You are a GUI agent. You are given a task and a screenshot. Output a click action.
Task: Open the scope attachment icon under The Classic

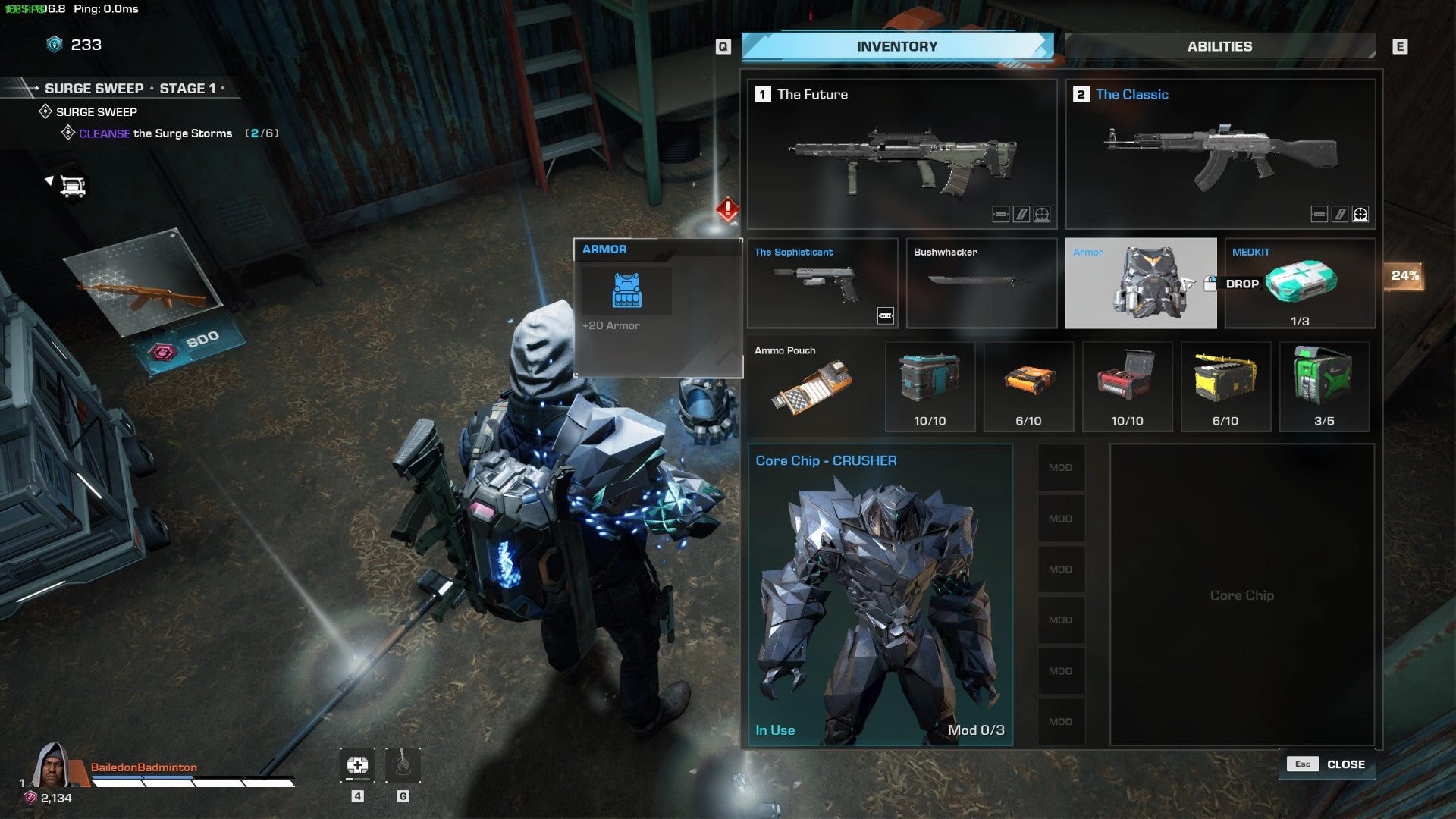tap(1360, 215)
